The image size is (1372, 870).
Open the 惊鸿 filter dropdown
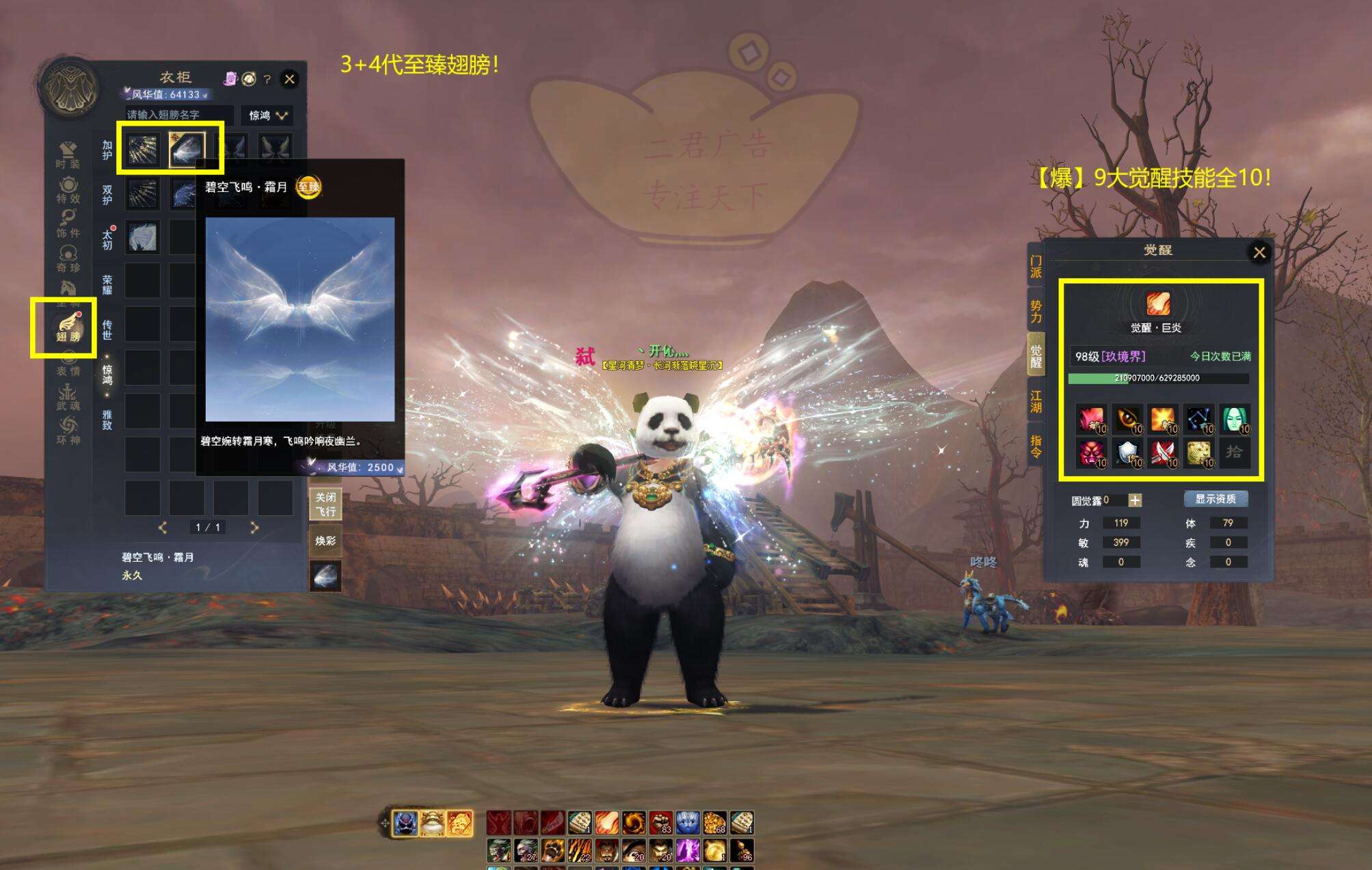click(267, 115)
